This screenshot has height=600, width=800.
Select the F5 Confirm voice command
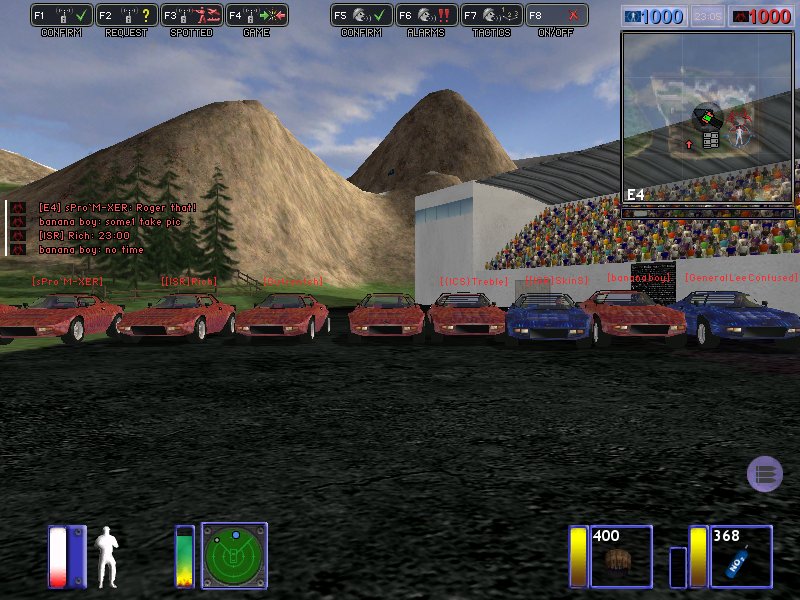361,16
